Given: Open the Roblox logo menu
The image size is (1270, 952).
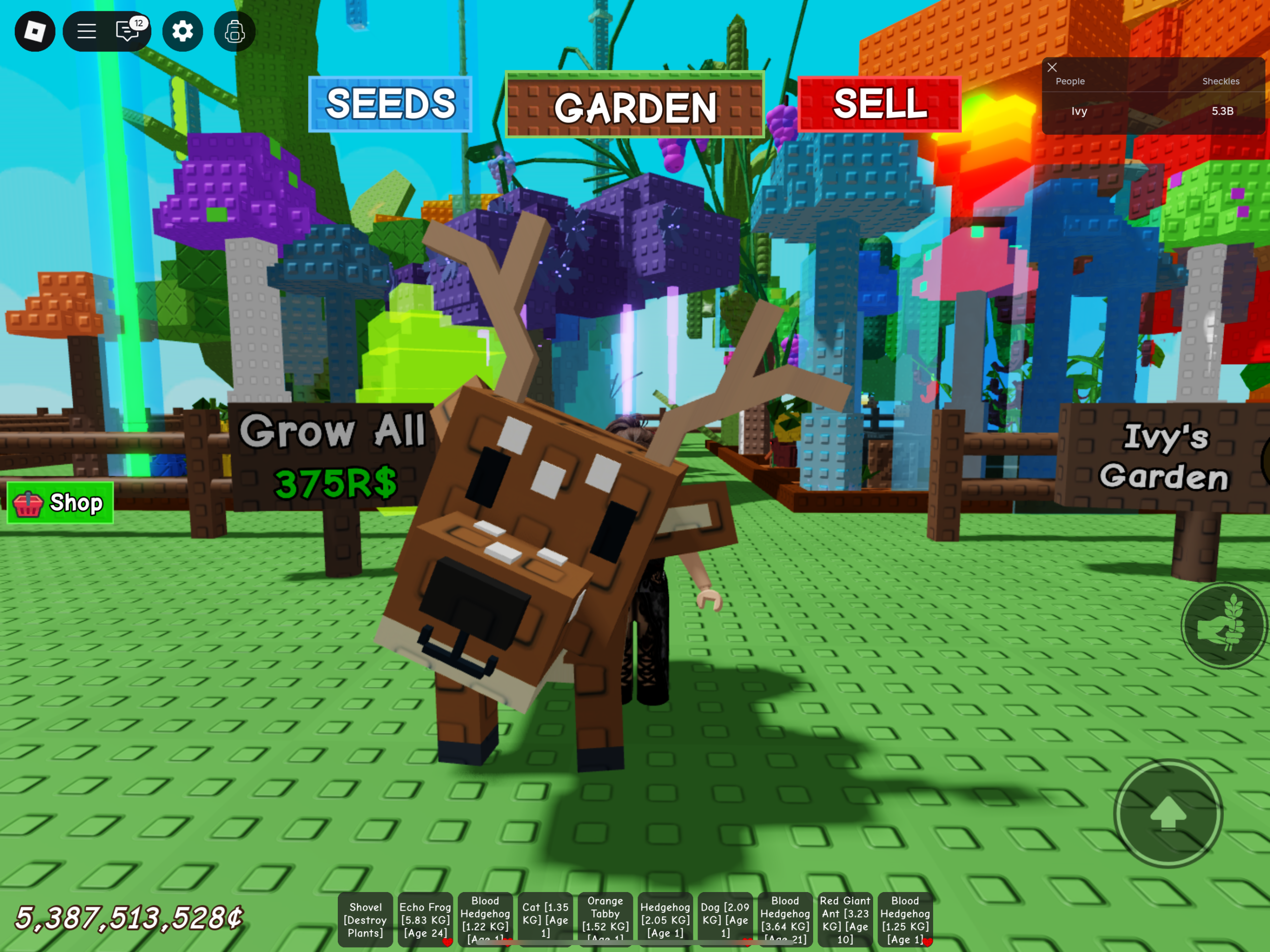Looking at the screenshot, I should [34, 32].
